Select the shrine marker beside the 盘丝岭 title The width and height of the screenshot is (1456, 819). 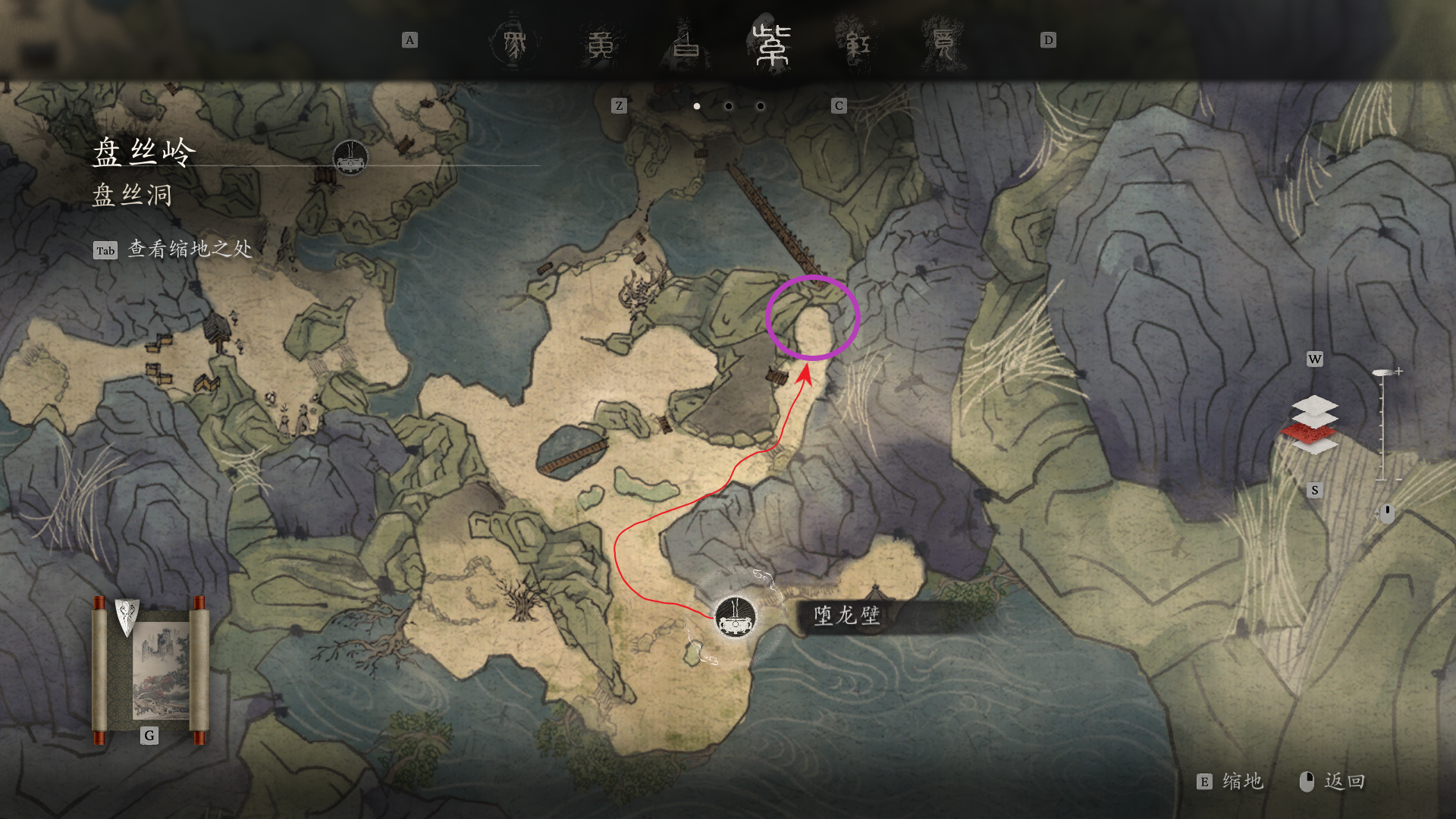coord(350,157)
